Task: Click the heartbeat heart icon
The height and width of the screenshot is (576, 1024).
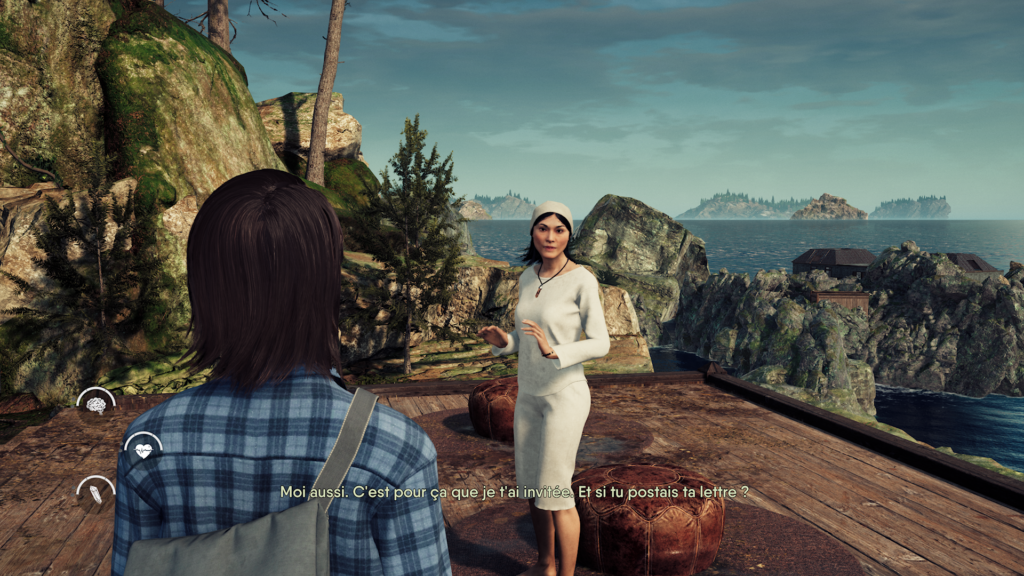Action: click(x=144, y=450)
